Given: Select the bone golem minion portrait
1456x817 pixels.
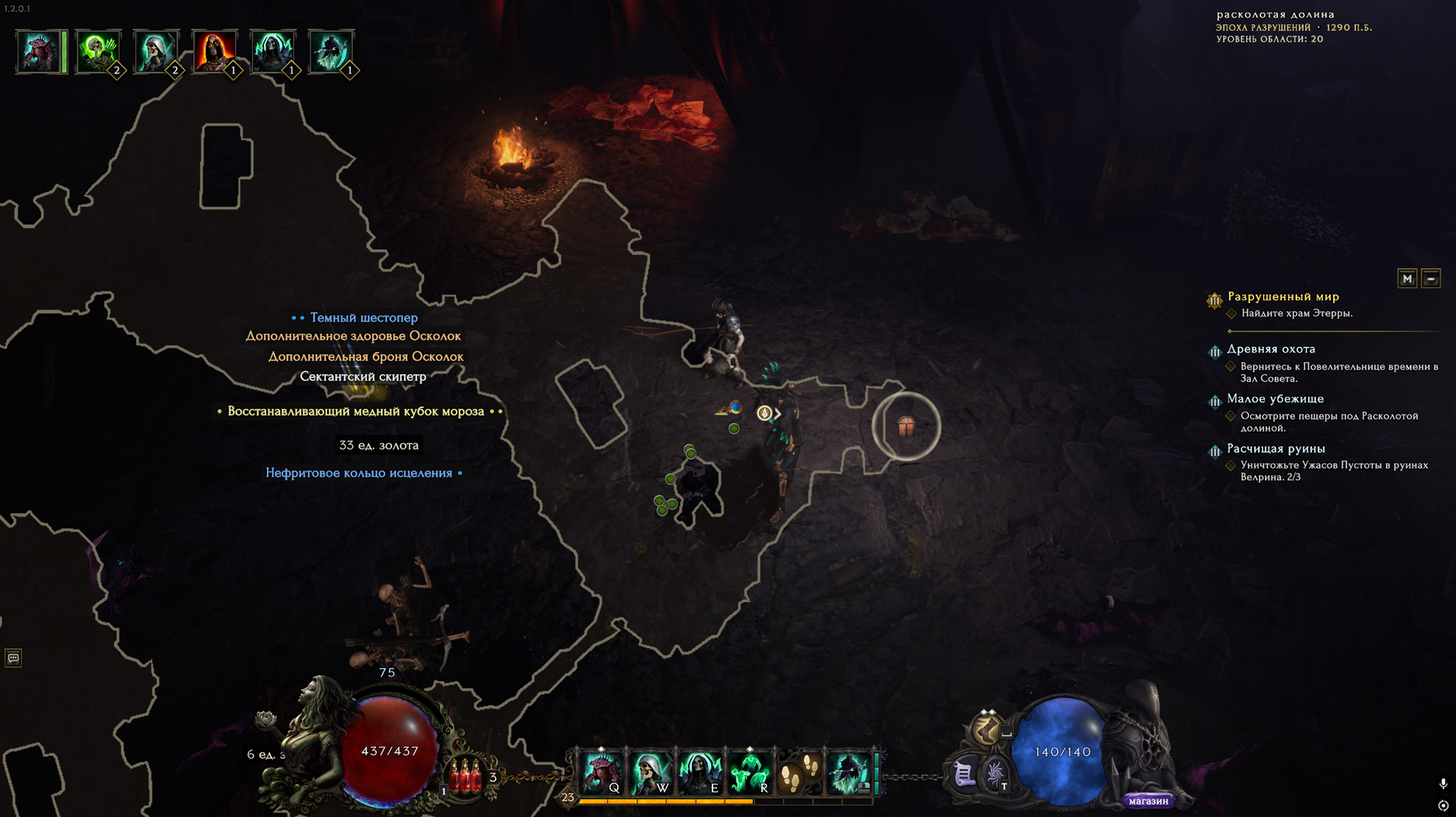Looking at the screenshot, I should click(x=38, y=51).
